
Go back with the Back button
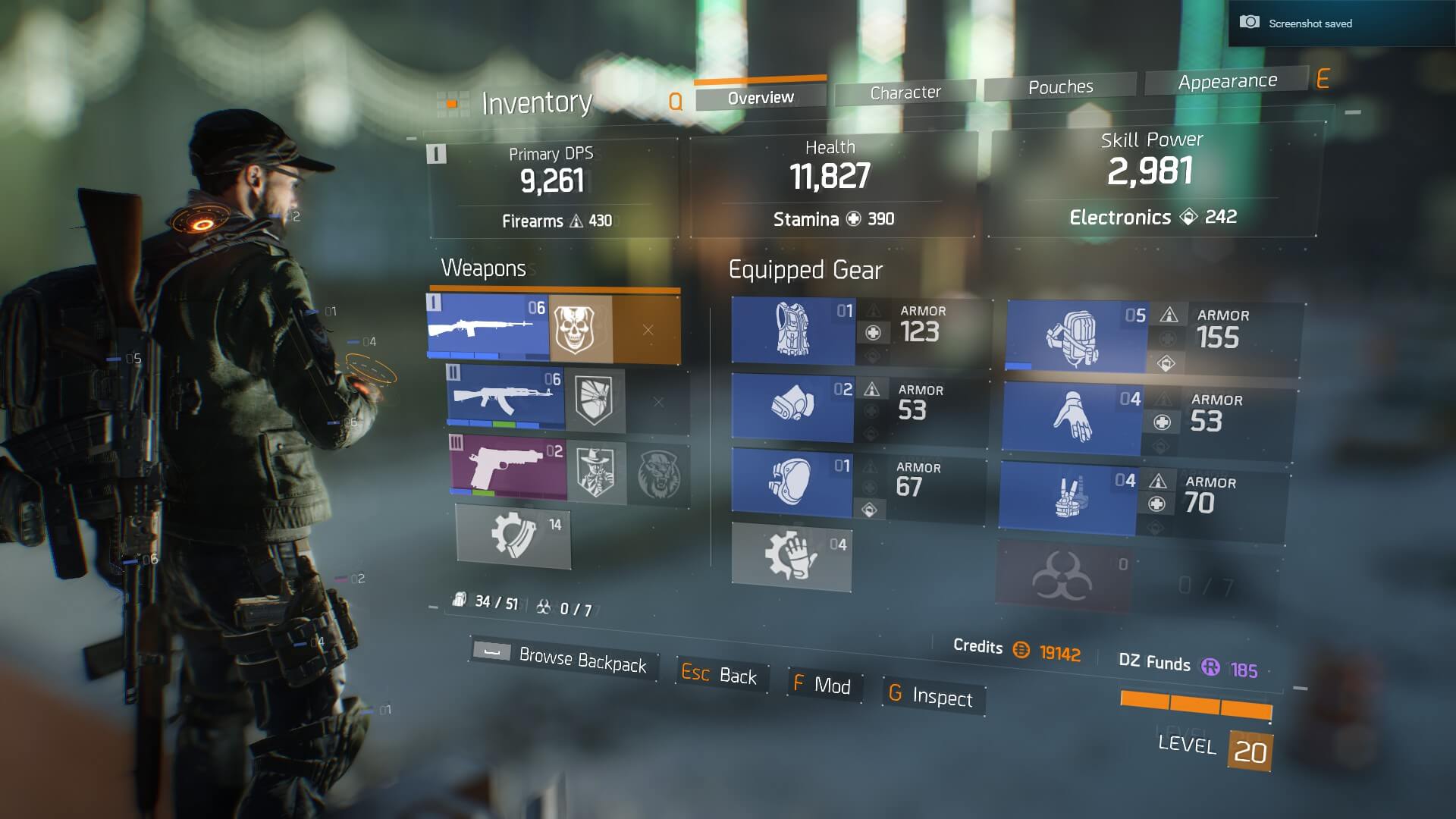coord(720,674)
